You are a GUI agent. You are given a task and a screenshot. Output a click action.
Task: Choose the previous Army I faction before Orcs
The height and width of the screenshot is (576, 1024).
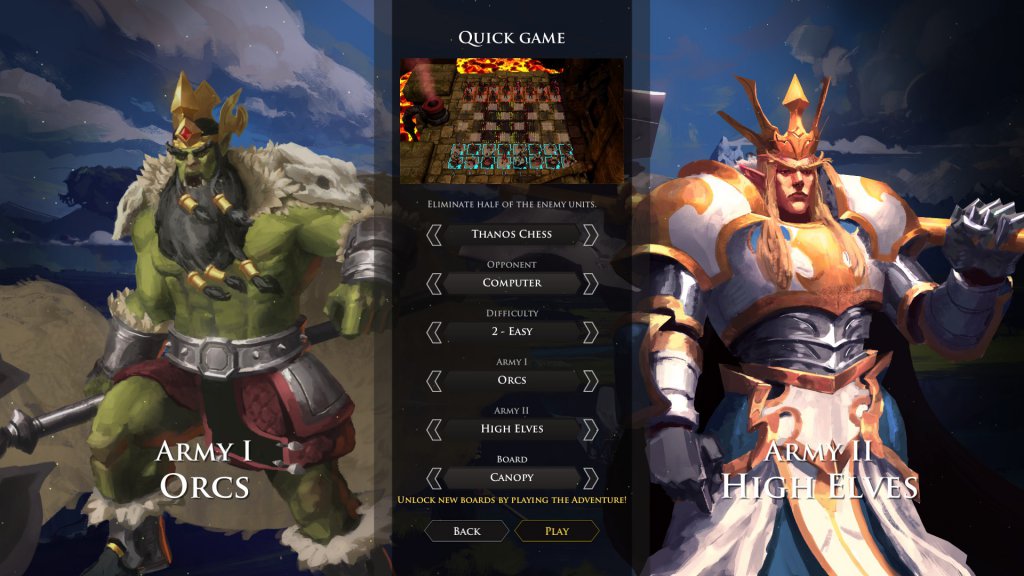coord(434,380)
